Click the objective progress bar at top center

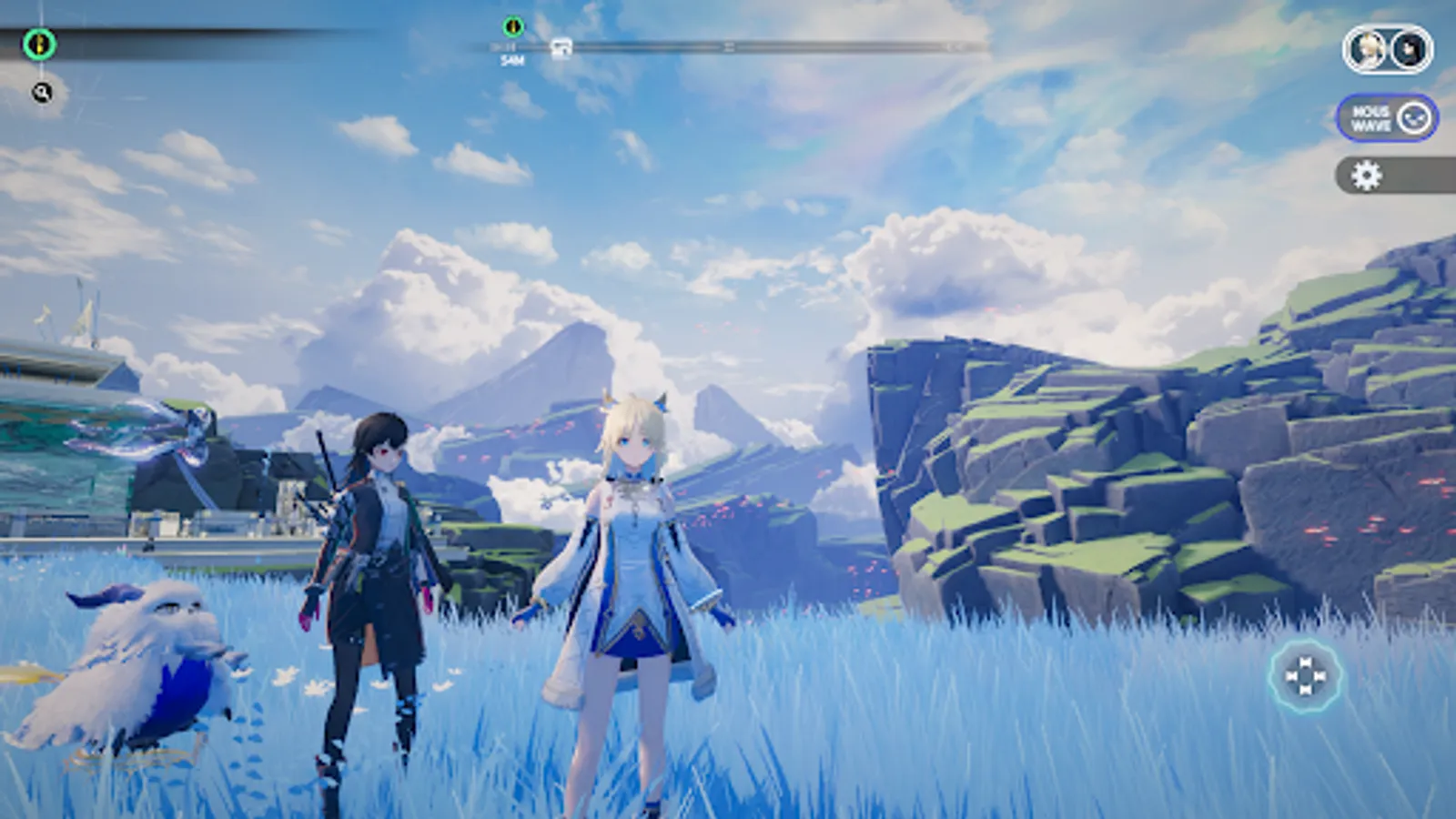tap(728, 45)
